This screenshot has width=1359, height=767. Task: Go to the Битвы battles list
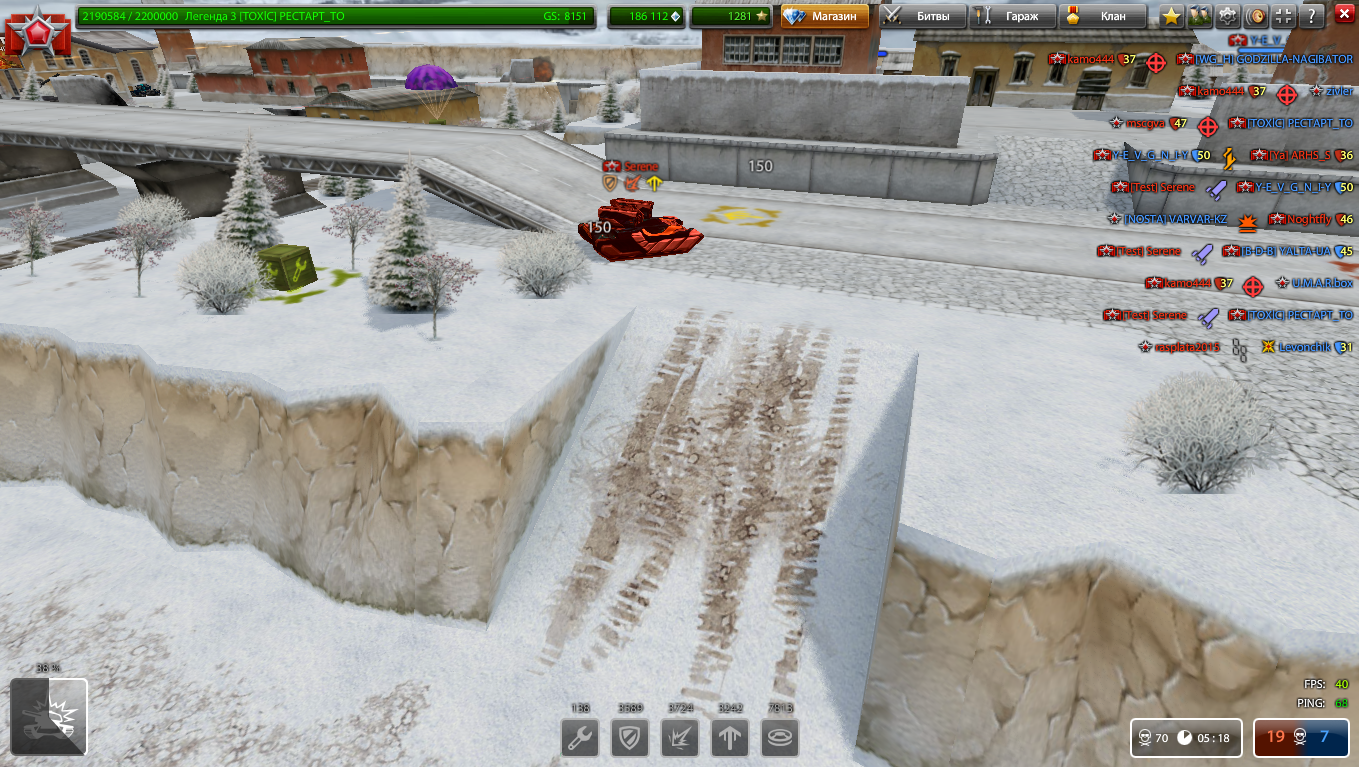coord(923,16)
